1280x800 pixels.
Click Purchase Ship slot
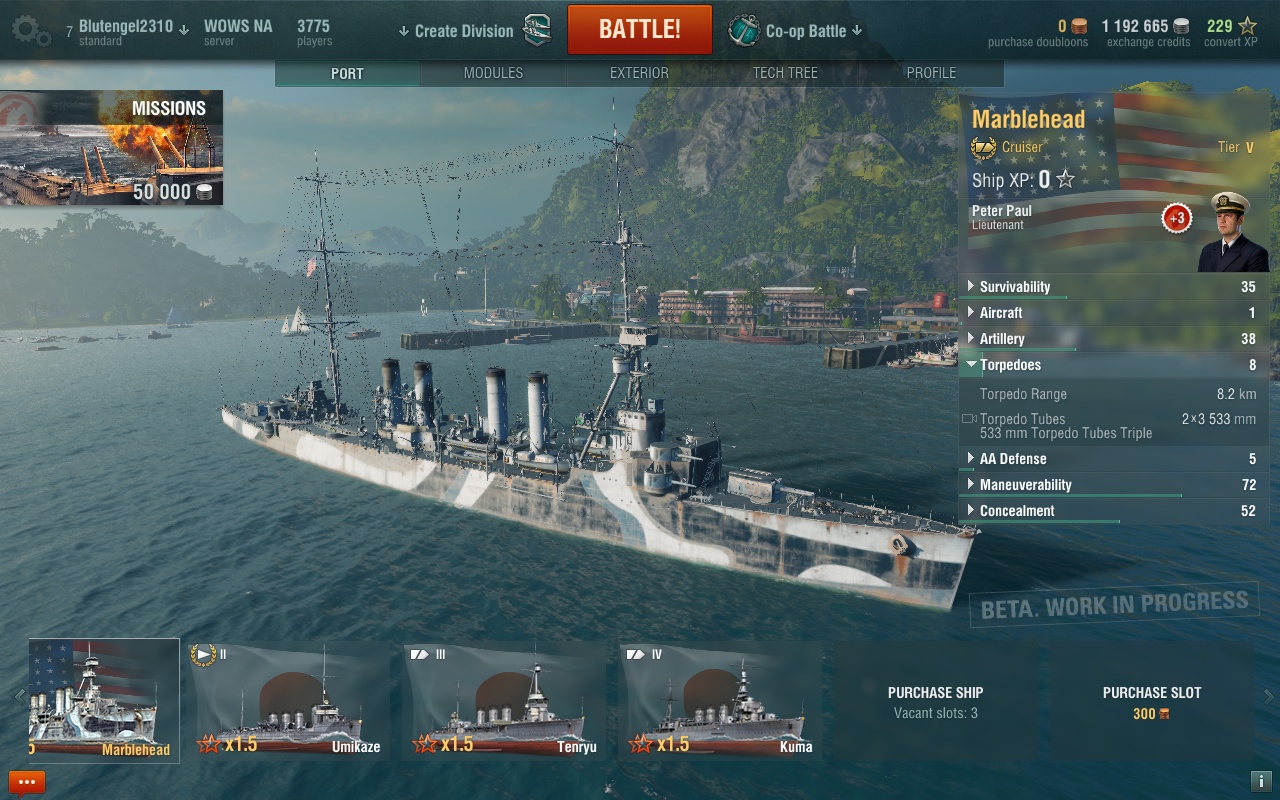[935, 701]
